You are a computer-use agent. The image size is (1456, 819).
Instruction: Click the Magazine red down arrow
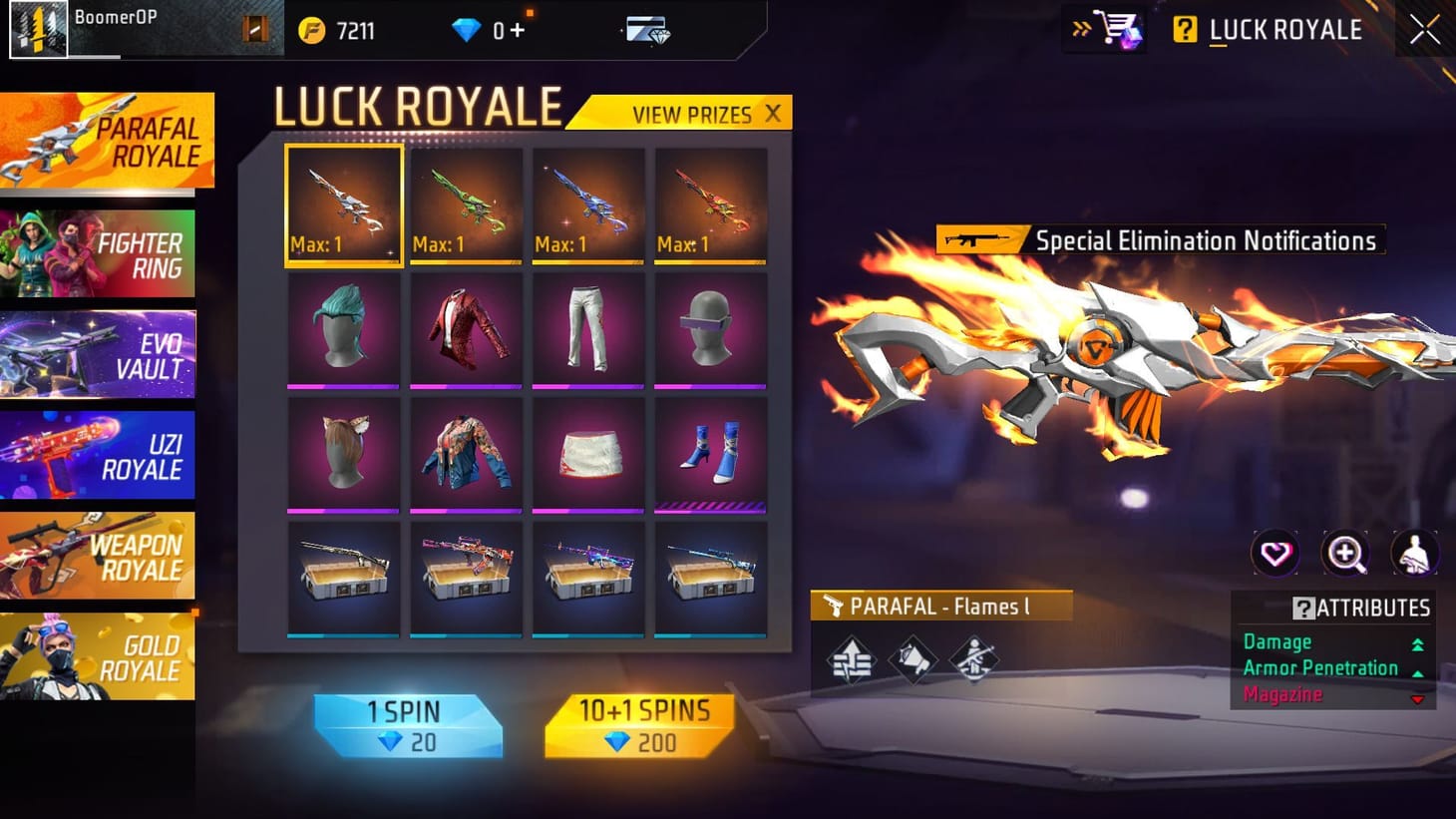tap(1417, 699)
